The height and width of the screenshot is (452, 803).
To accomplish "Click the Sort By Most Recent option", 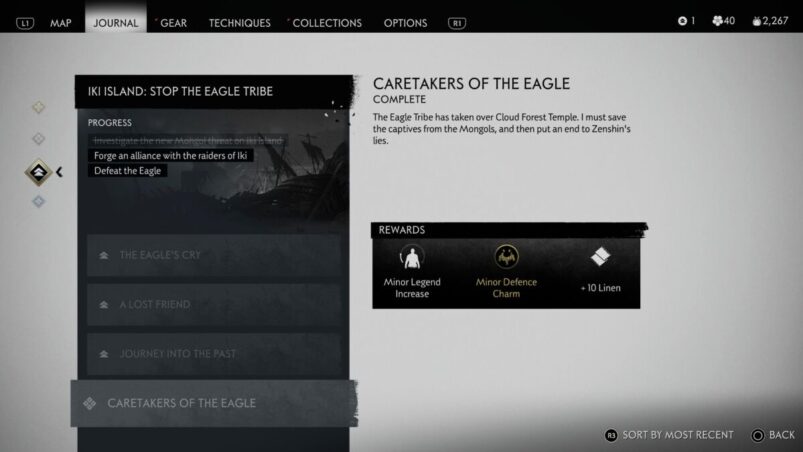I will coord(669,435).
